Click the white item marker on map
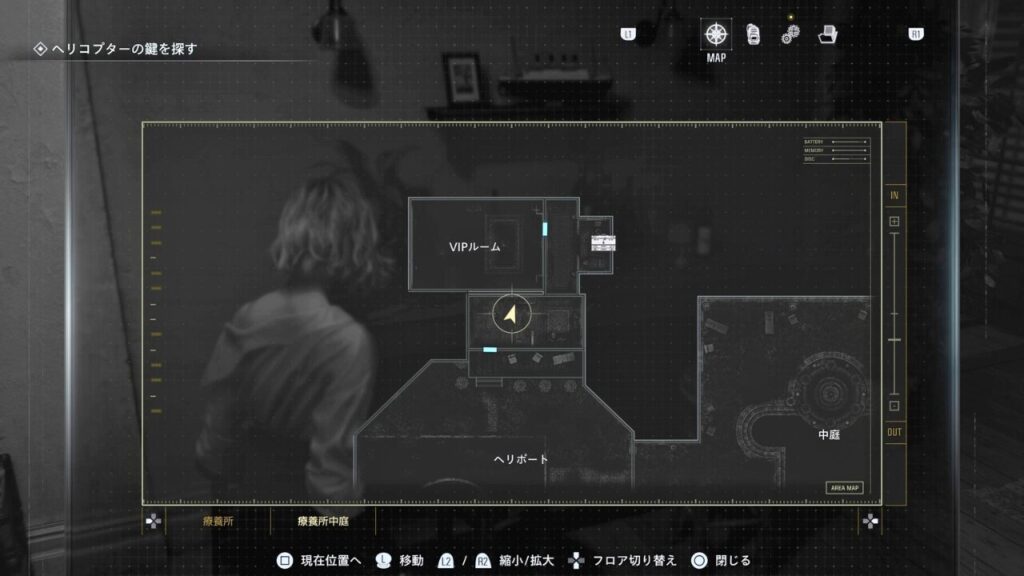The image size is (1024, 576). tap(603, 242)
